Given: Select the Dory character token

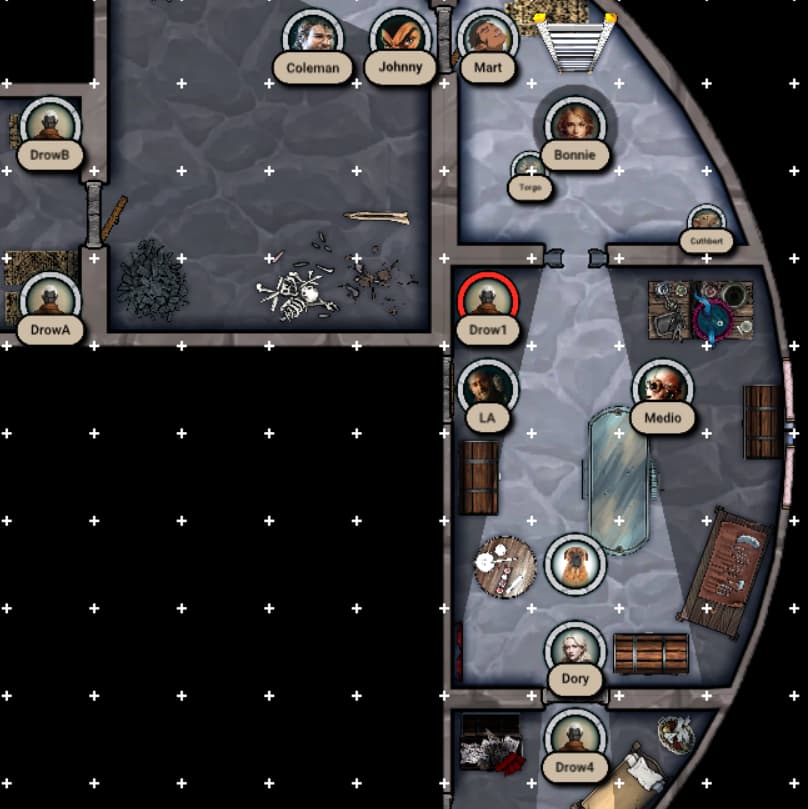Looking at the screenshot, I should coord(575,651).
